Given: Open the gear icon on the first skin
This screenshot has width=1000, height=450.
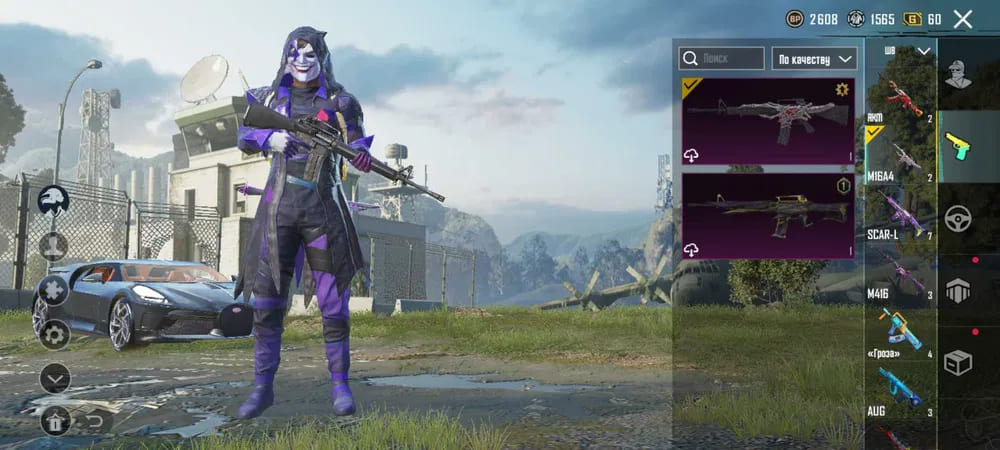Looking at the screenshot, I should (842, 89).
